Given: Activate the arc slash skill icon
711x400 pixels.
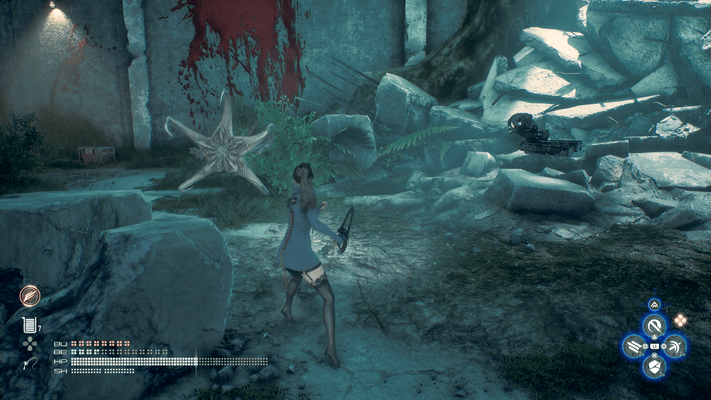Looking at the screenshot, I should pyautogui.click(x=675, y=346).
